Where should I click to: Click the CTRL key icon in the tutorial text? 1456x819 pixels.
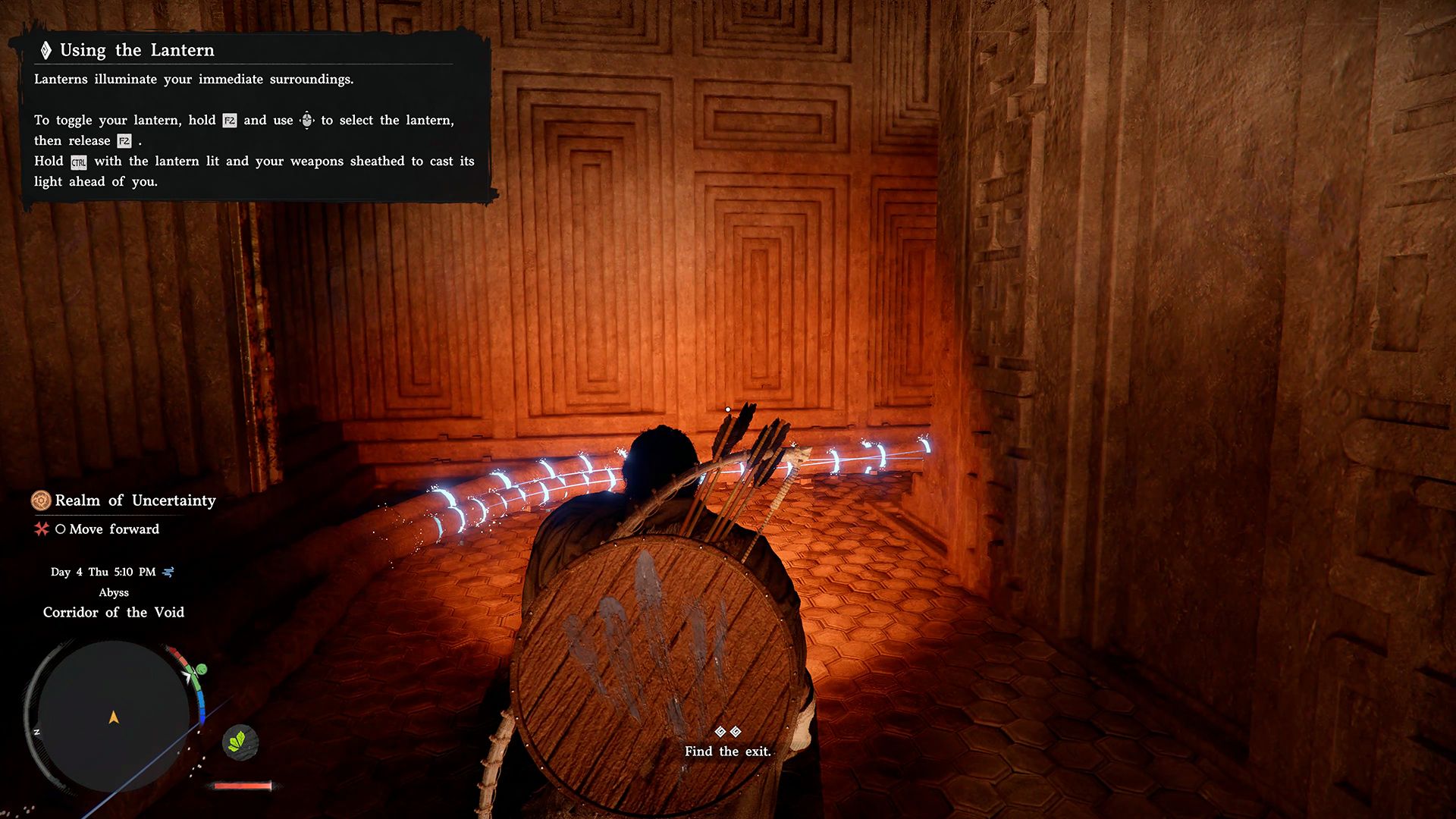click(79, 162)
